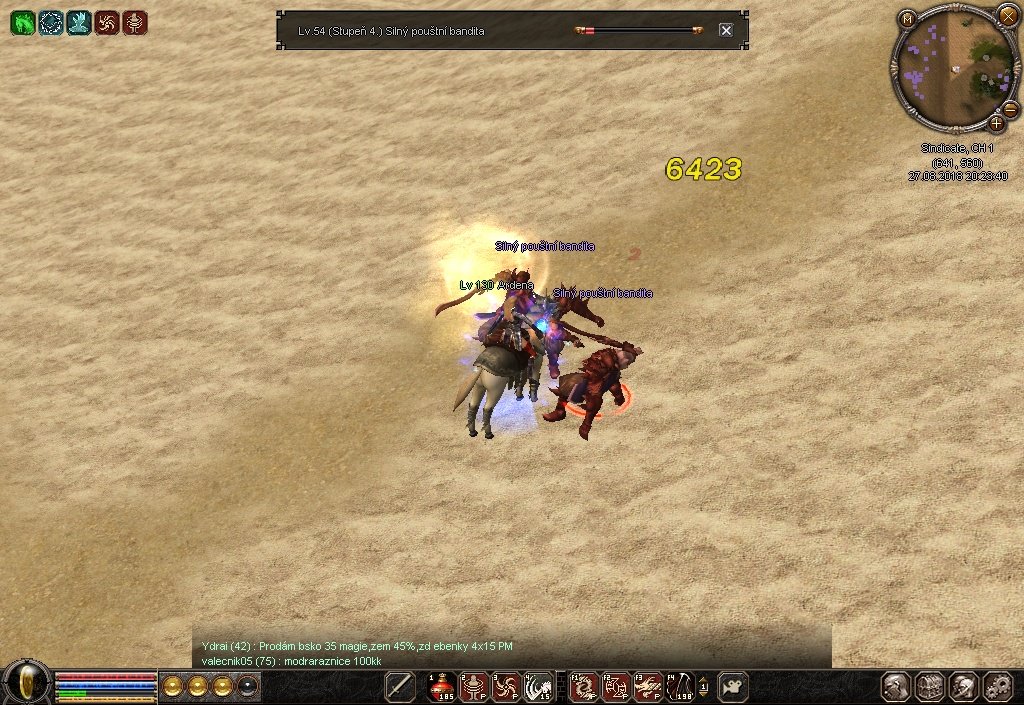Open the character window helmet-head icon

(896, 687)
